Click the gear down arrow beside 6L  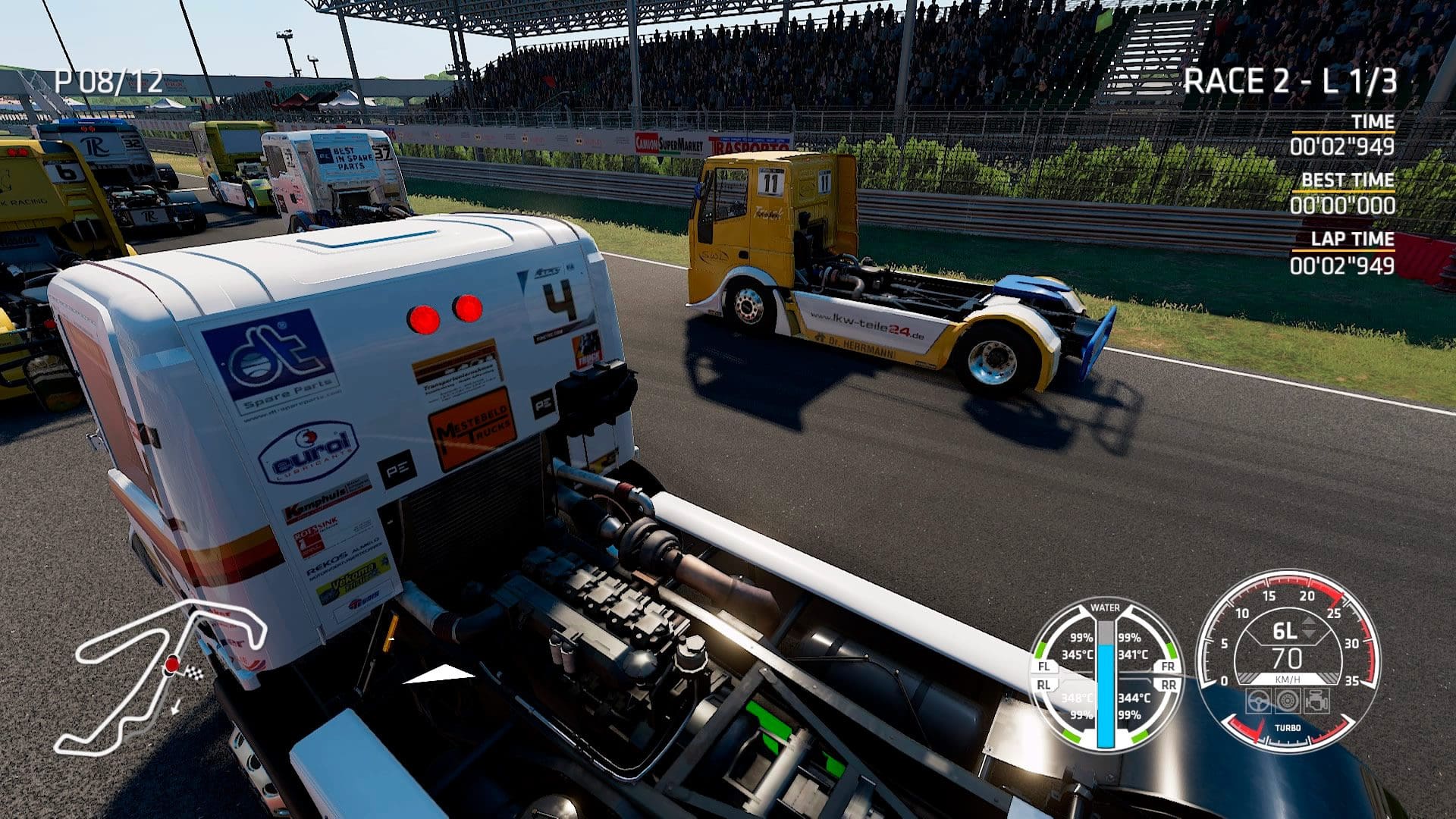point(1309,635)
